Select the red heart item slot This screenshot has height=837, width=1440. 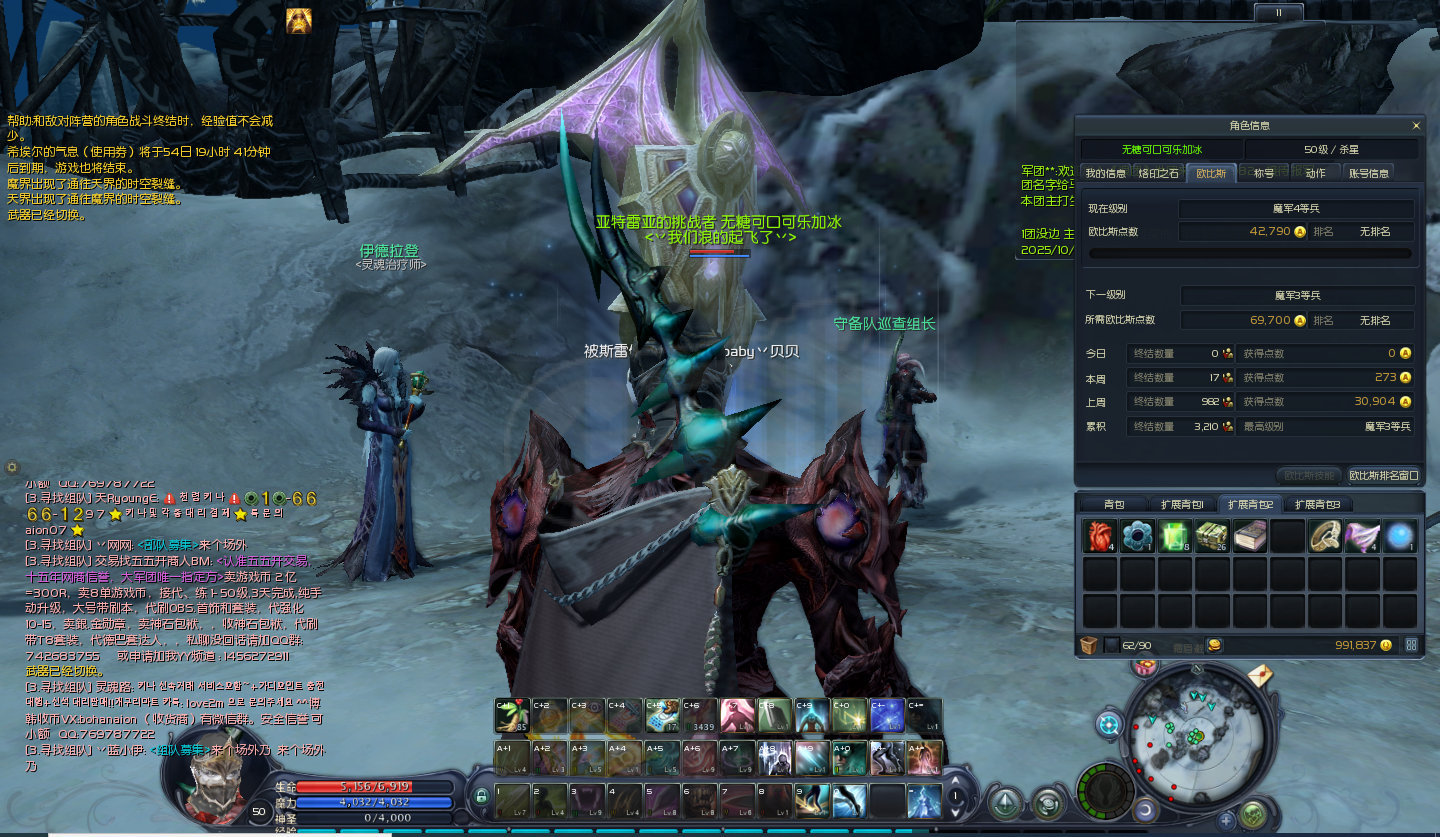(1099, 537)
